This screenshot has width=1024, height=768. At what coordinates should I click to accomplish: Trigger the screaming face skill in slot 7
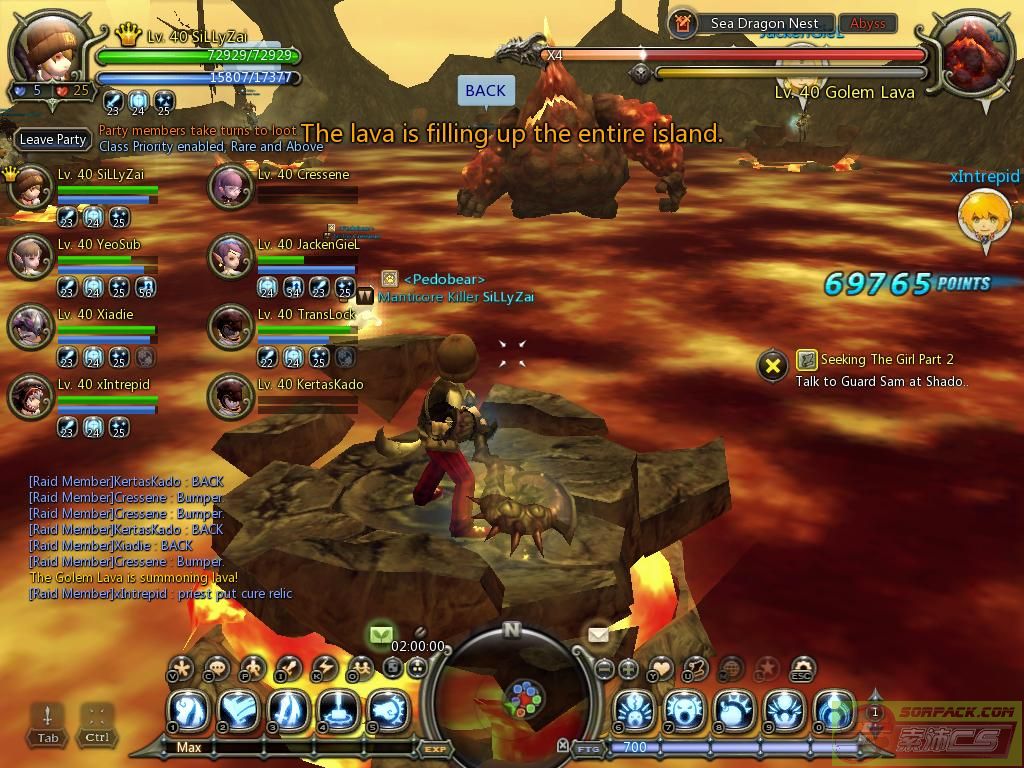(x=684, y=710)
